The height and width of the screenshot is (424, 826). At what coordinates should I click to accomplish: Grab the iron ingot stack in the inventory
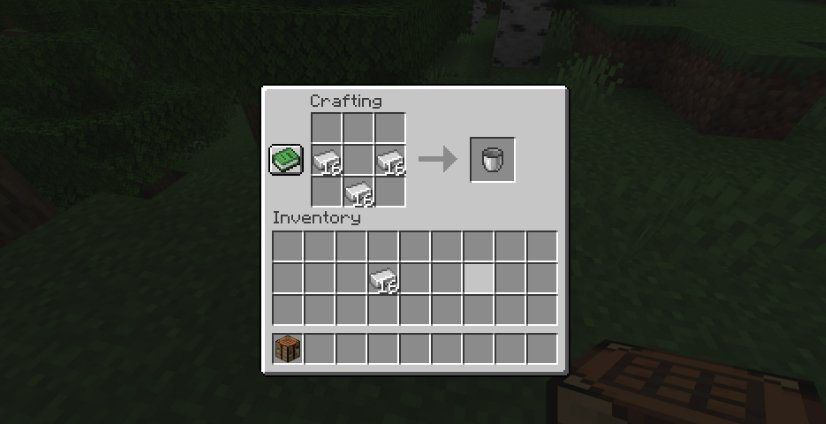[x=382, y=278]
